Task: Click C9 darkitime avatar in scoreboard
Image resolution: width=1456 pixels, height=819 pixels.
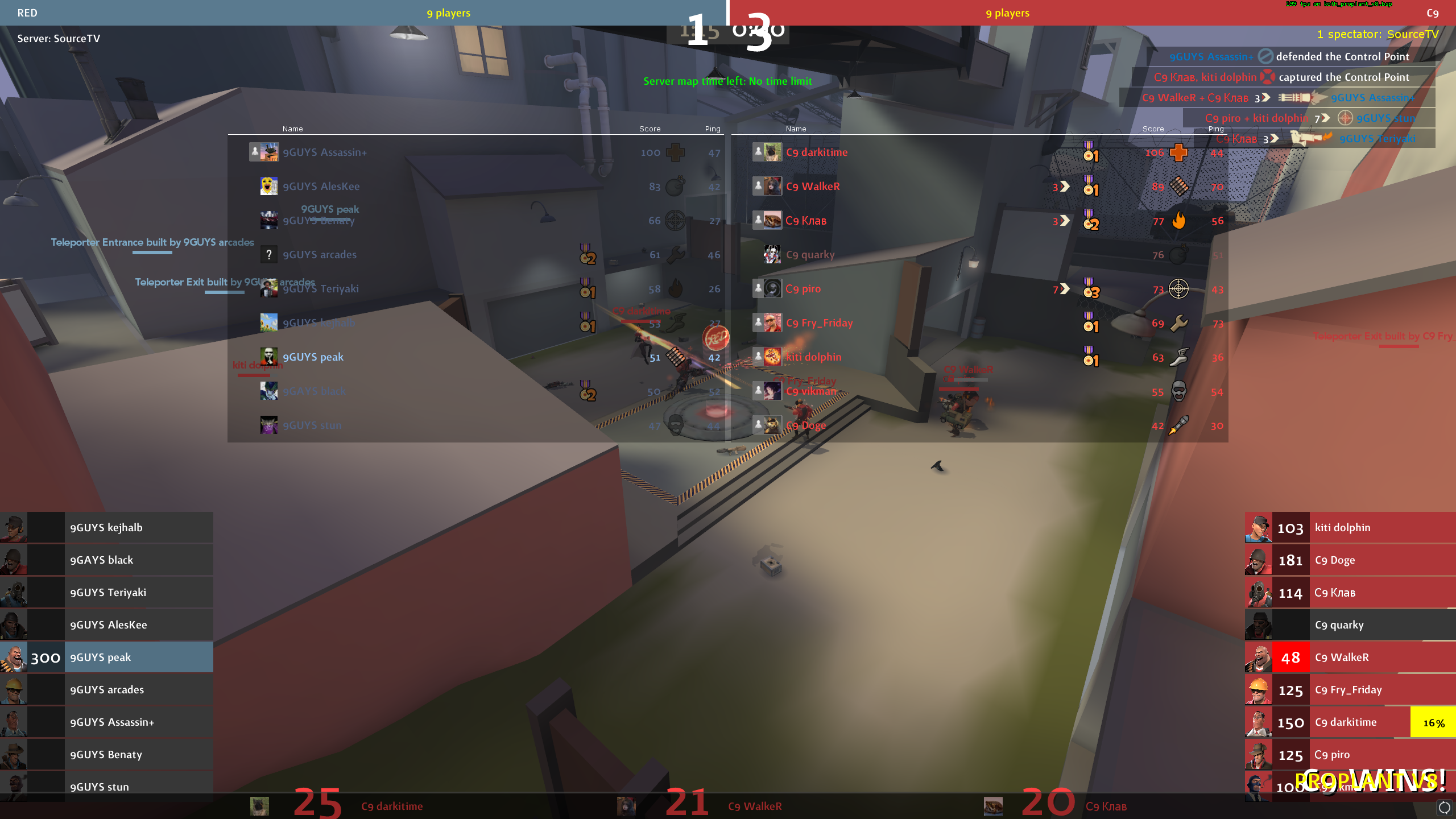Action: coord(772,152)
